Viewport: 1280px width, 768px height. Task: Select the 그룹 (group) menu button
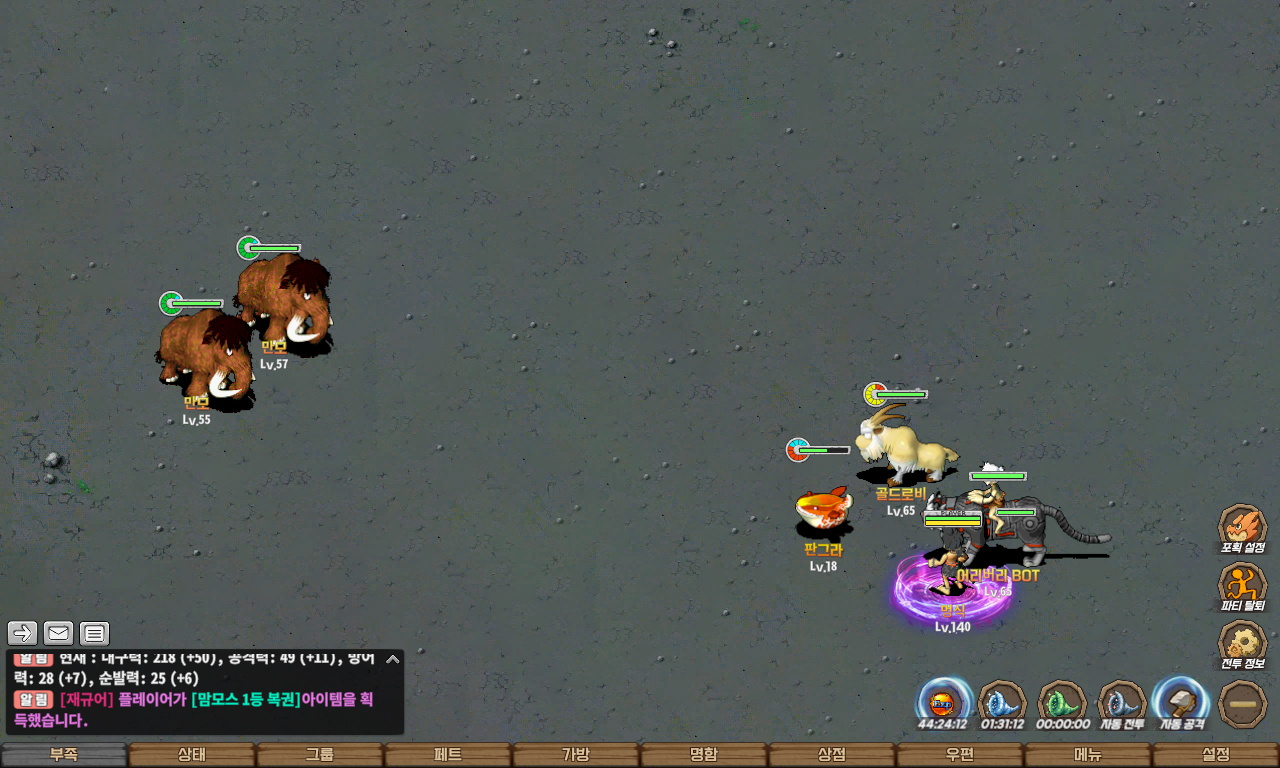coord(320,755)
